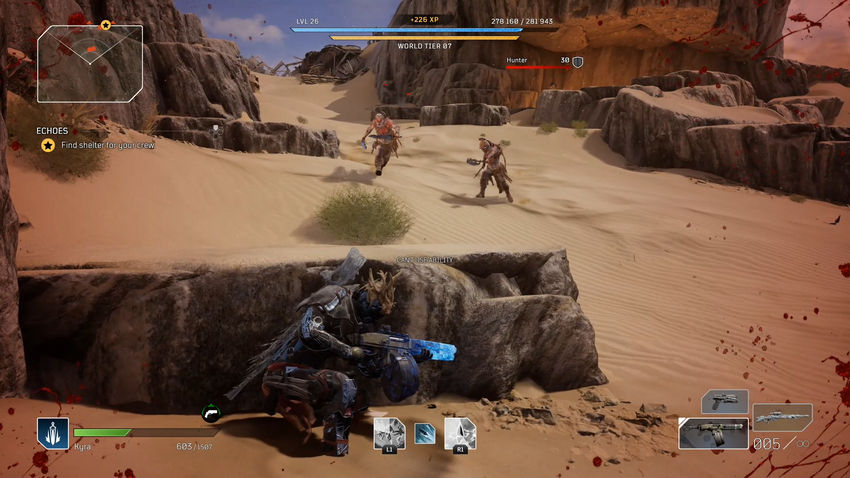Activate the R1 skill icon
The width and height of the screenshot is (850, 478).
click(x=460, y=433)
